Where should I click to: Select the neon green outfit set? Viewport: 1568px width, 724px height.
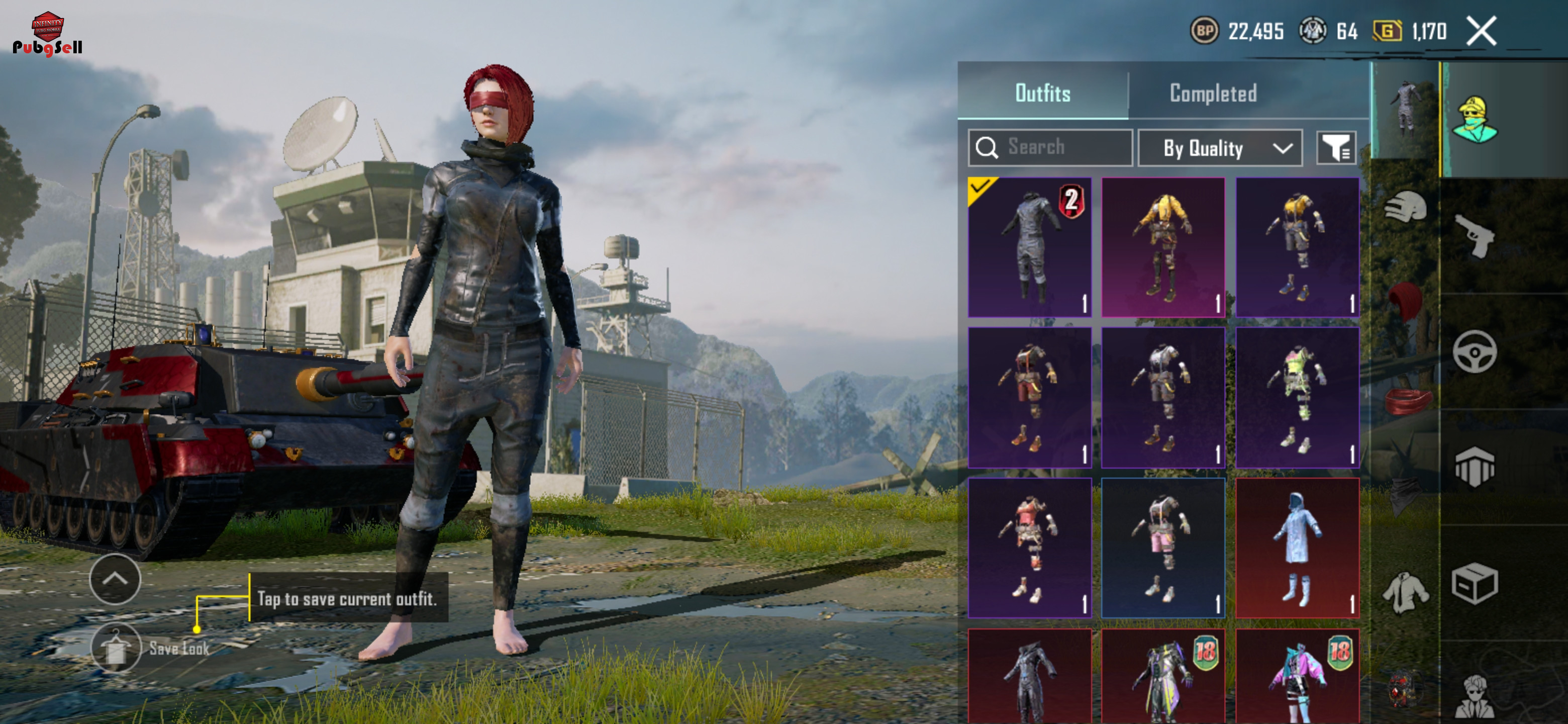(x=1297, y=398)
